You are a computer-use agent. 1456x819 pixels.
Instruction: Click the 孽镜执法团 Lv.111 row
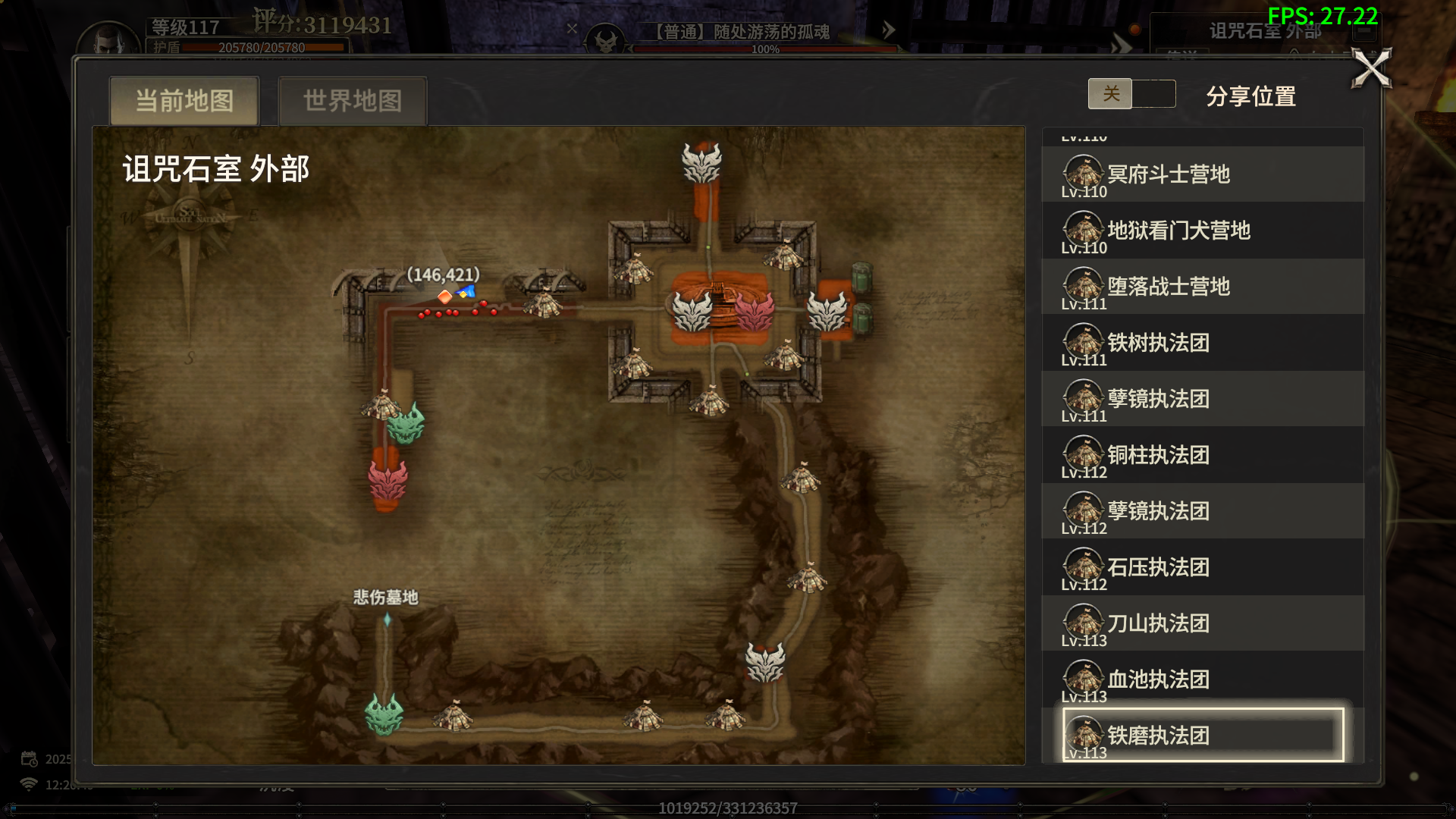1202,399
